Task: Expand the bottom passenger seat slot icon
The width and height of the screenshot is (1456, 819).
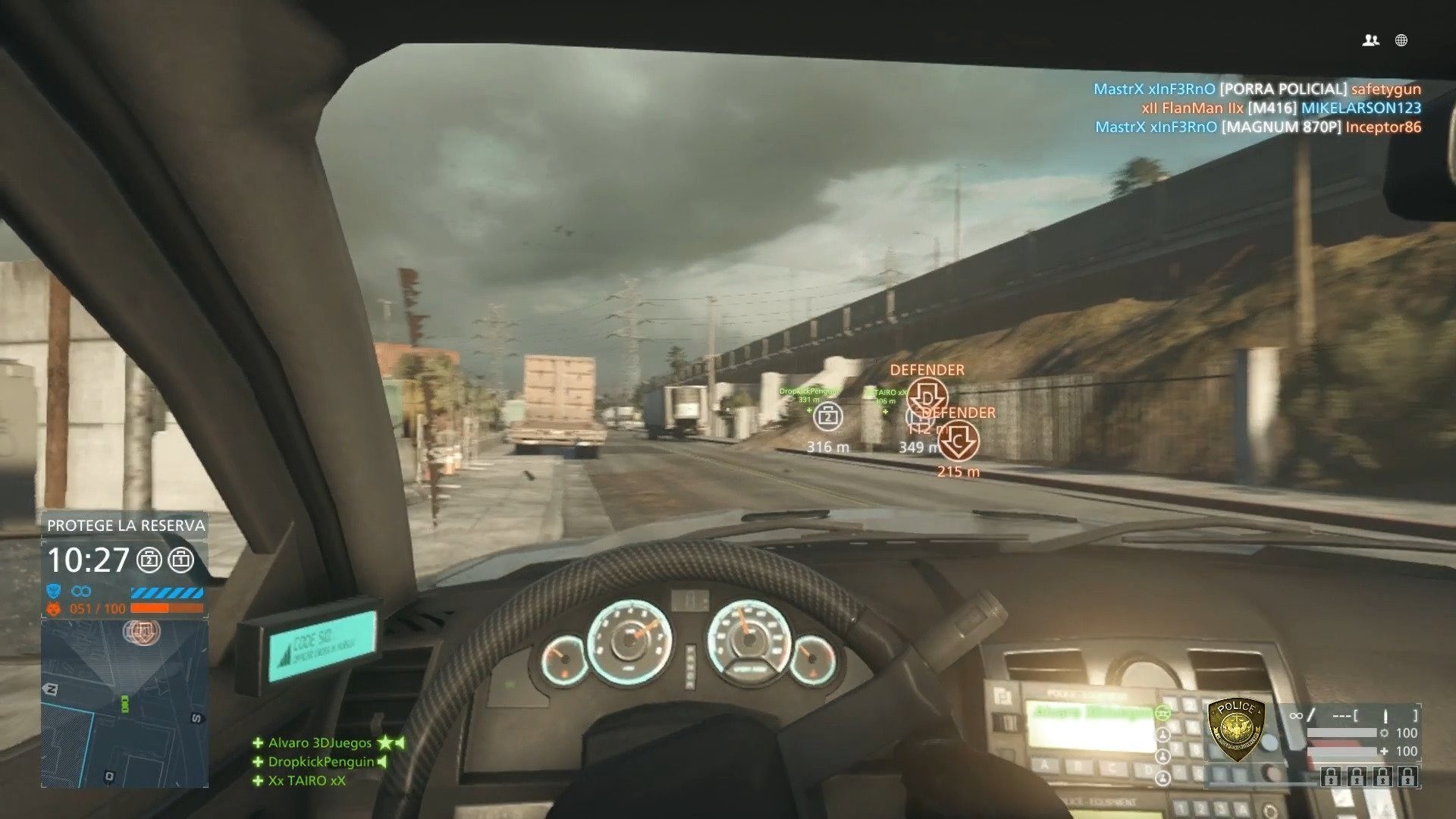Action: [x=1163, y=779]
